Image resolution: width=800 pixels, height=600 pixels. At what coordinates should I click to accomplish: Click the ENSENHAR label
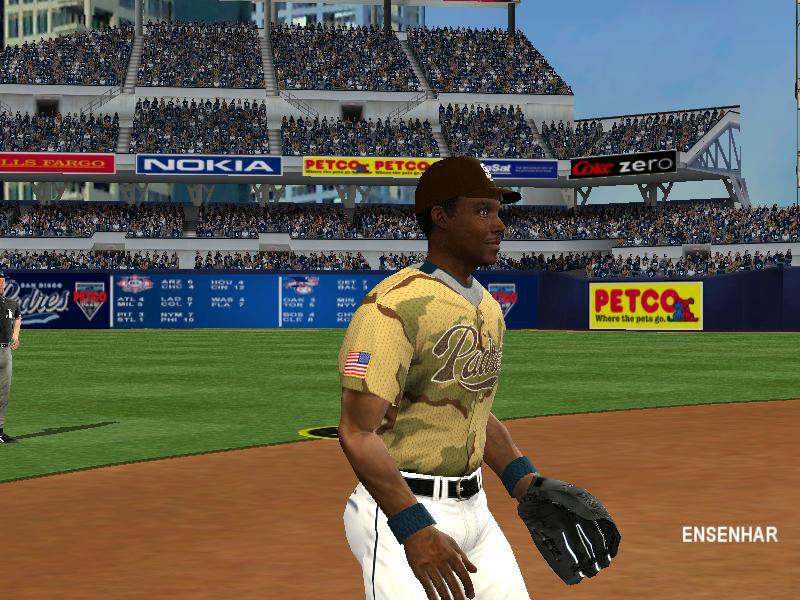(729, 534)
